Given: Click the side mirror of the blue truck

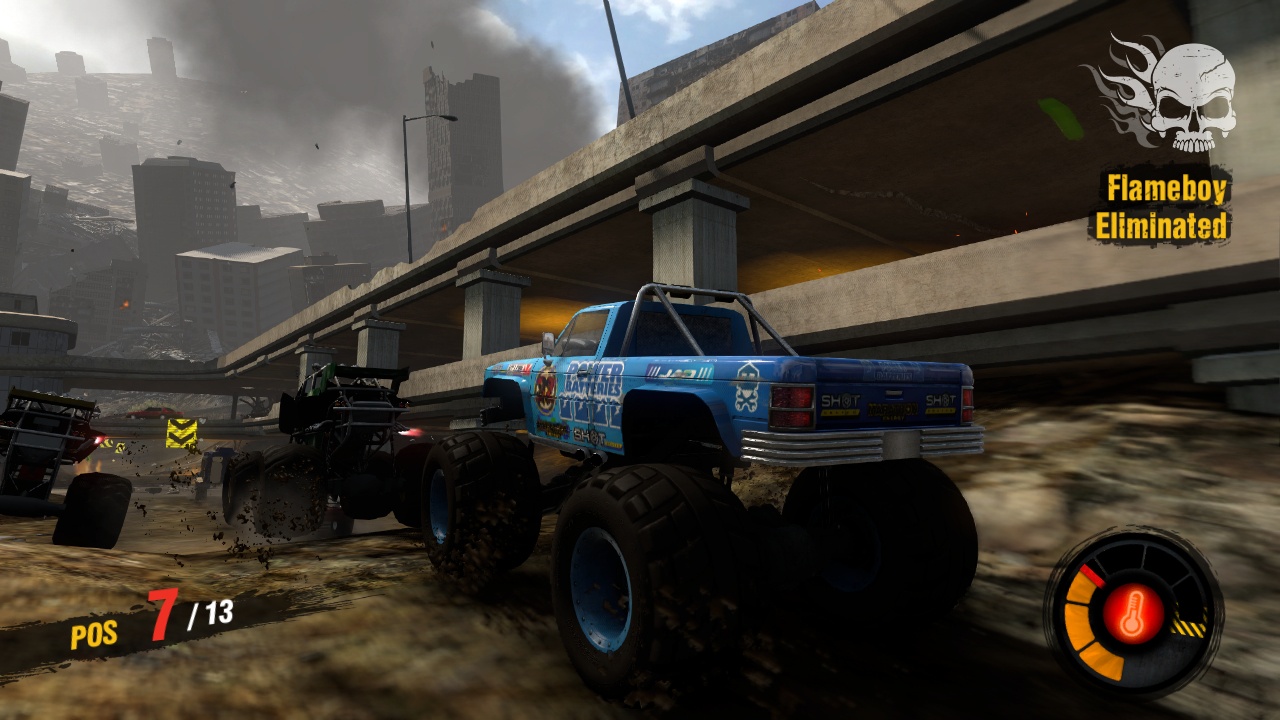Looking at the screenshot, I should tap(548, 344).
